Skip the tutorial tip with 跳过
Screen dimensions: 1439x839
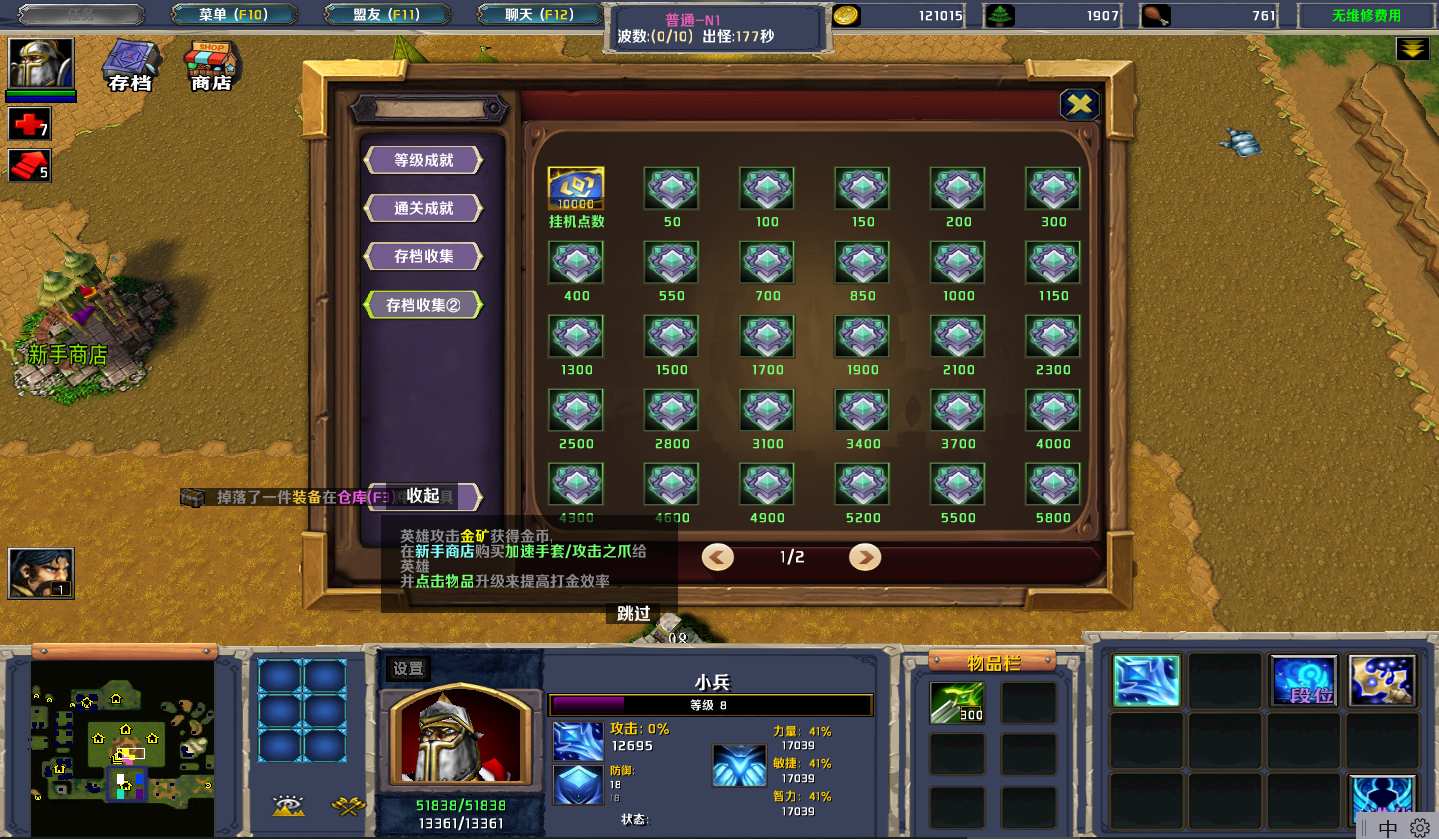tap(634, 614)
